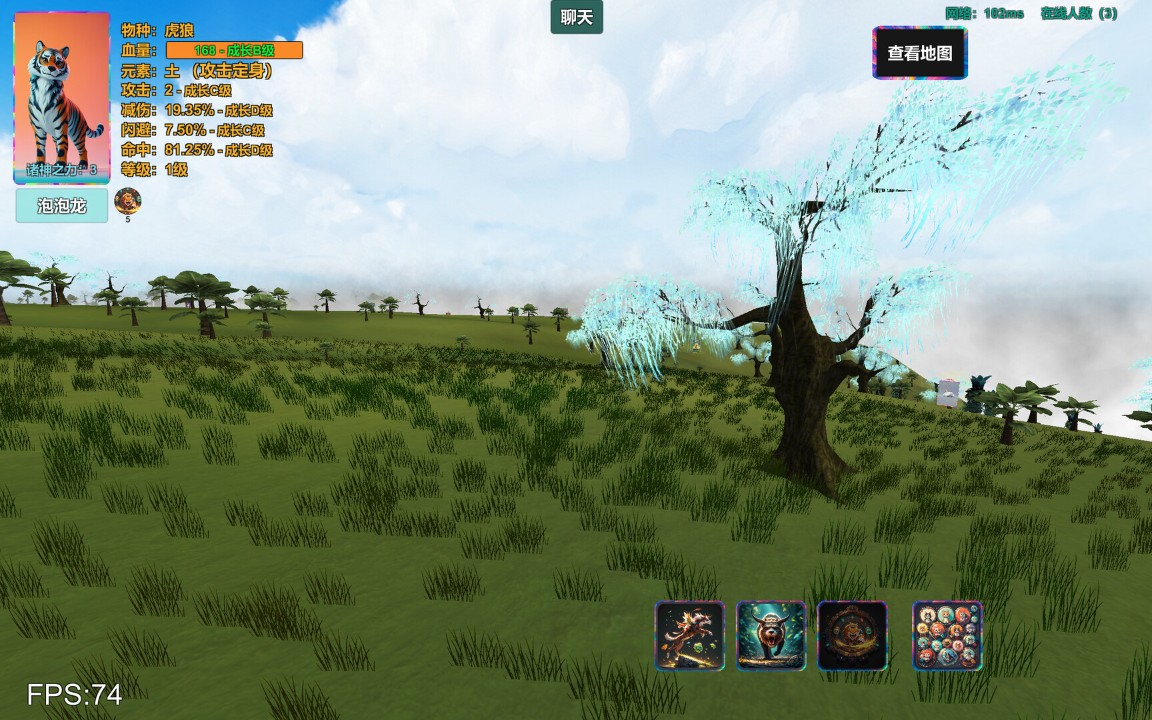Viewport: 1152px width, 720px height.
Task: Activate the leaping fire beast skill
Action: (690, 635)
